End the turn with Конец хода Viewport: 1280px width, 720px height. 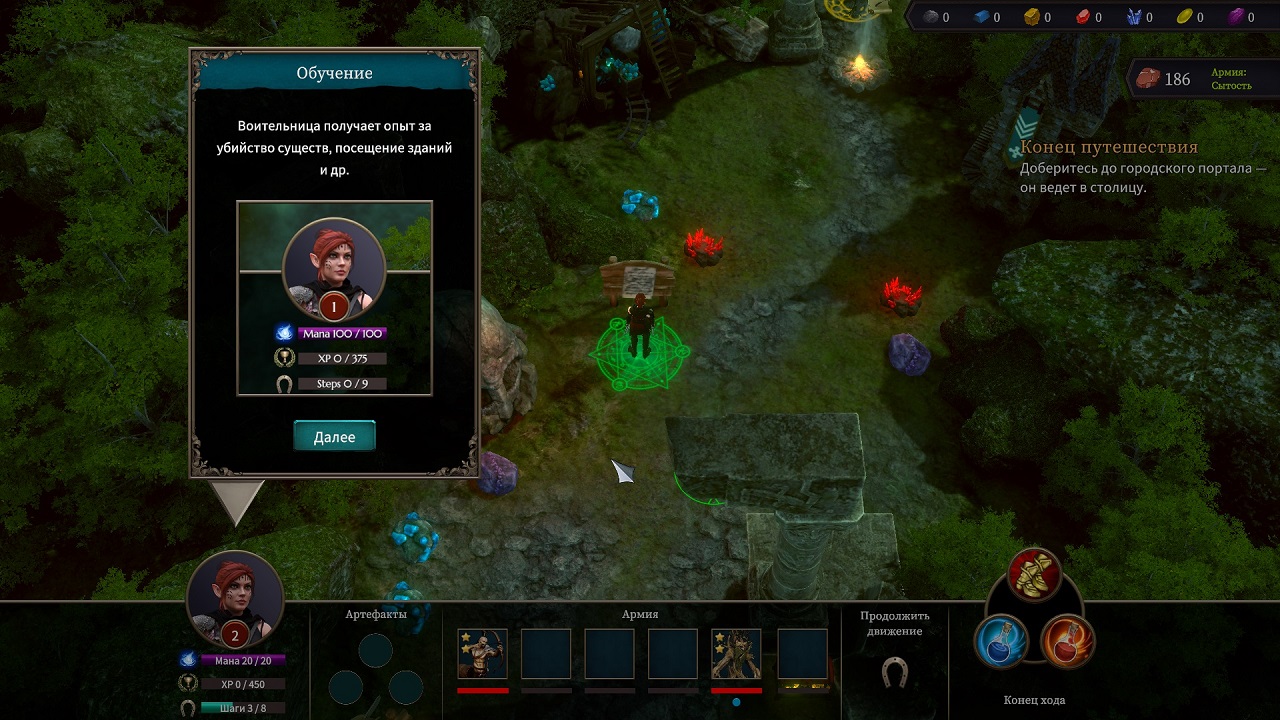(x=1034, y=700)
